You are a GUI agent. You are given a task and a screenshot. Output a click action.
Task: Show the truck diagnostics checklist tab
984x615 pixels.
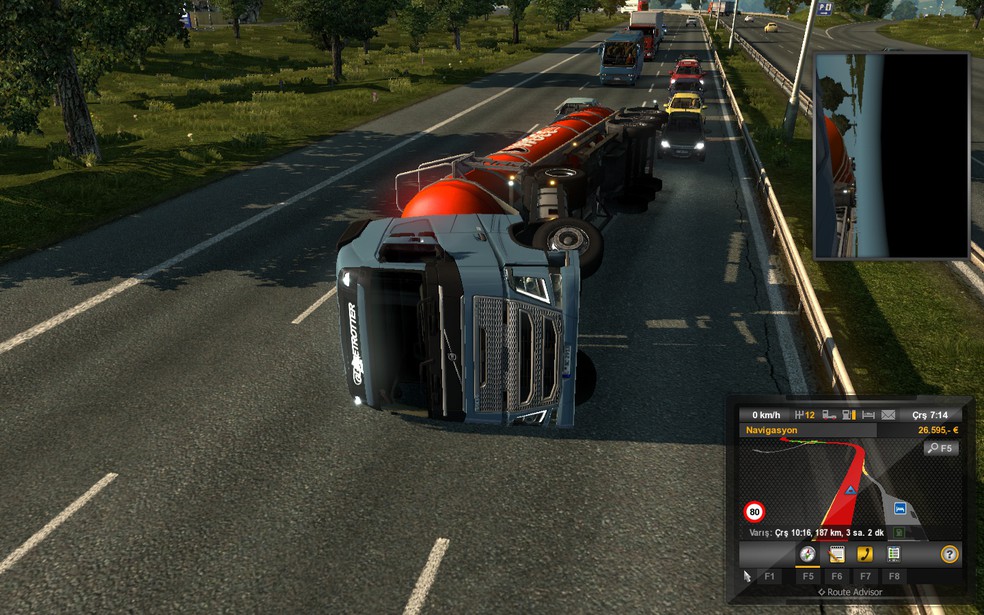click(894, 554)
